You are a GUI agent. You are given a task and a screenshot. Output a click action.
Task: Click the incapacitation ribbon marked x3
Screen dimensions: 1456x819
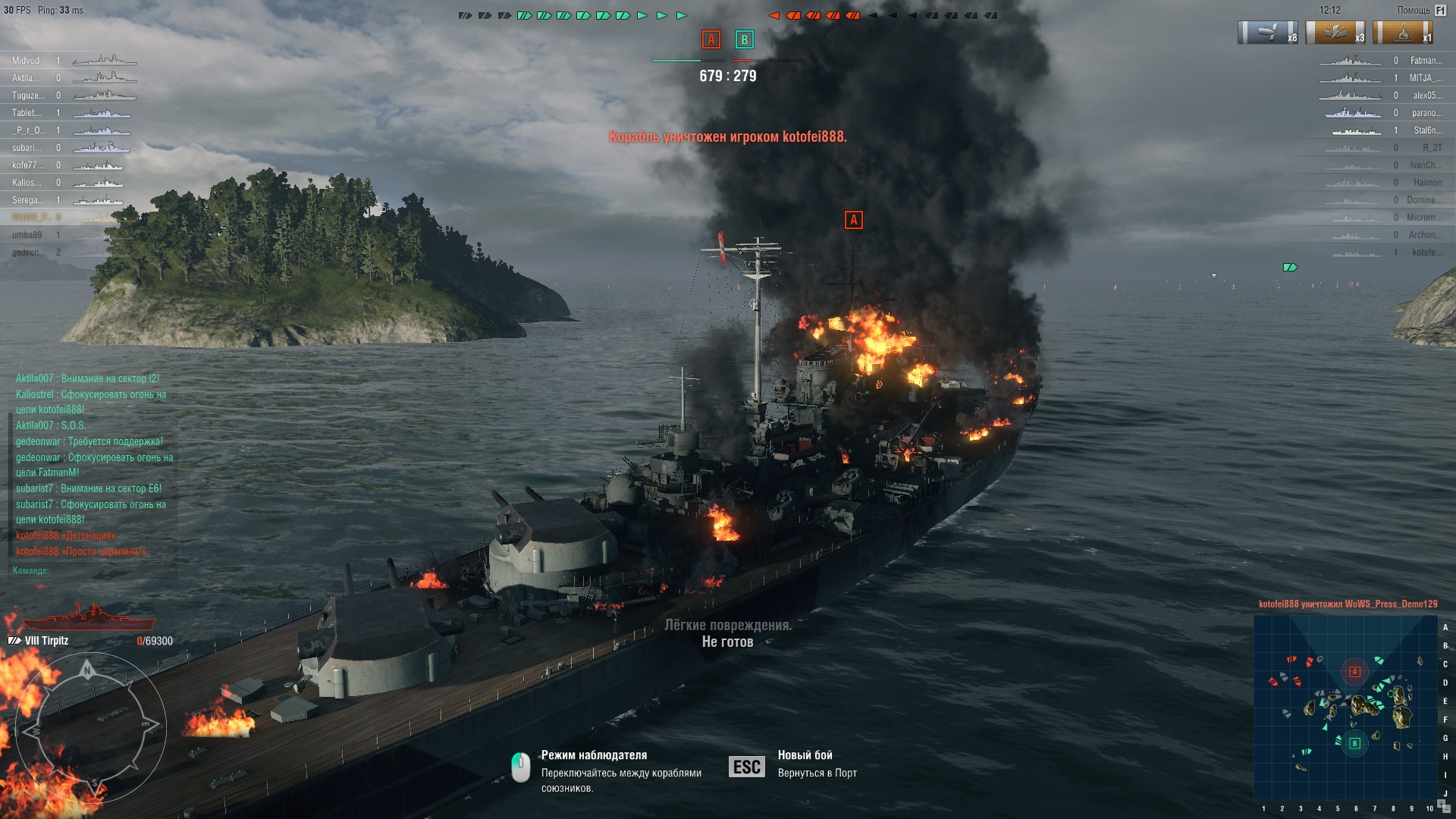(x=1335, y=33)
